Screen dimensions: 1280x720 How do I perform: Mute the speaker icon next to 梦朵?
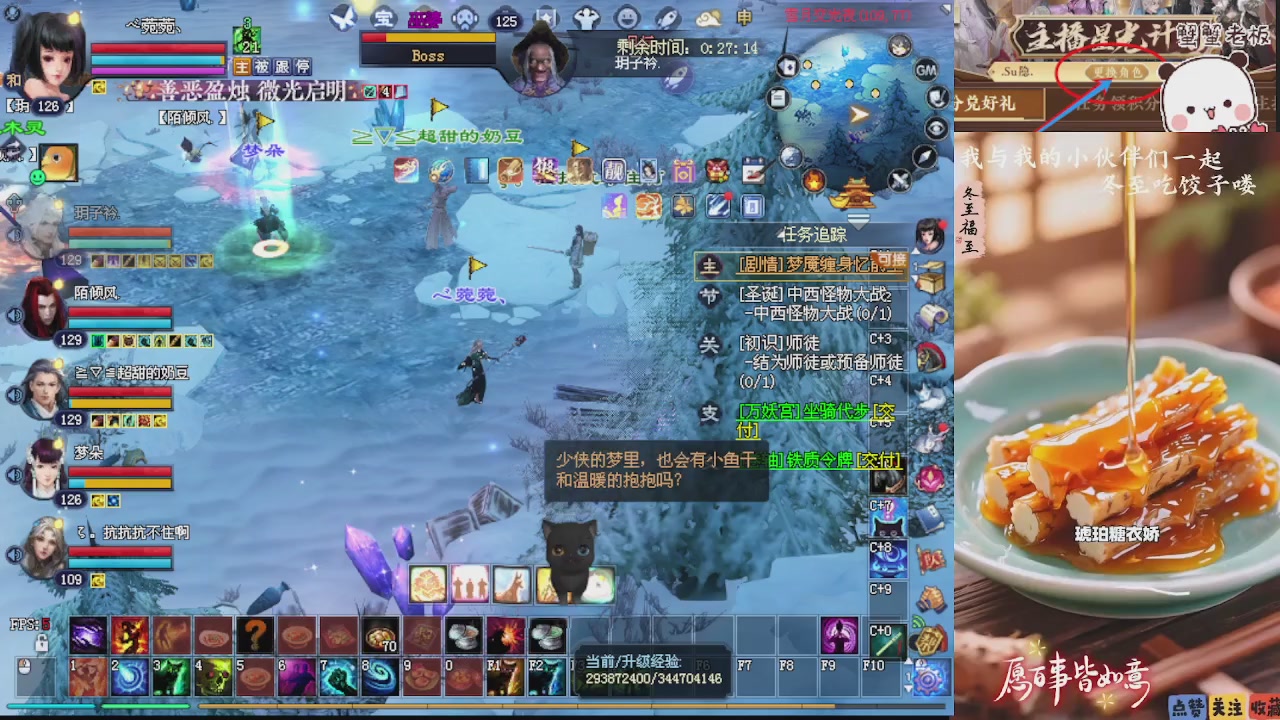point(15,473)
